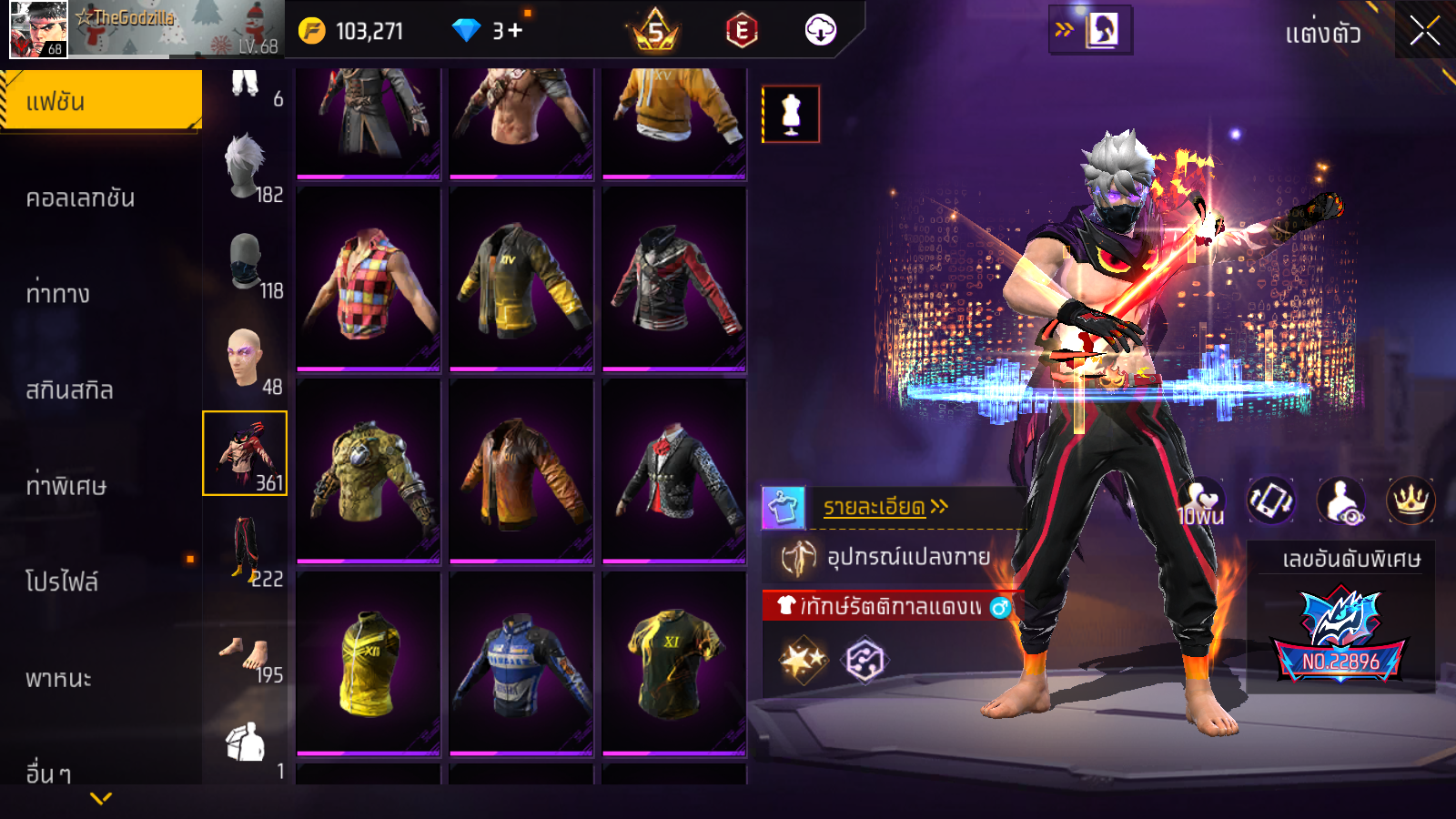Open the แฟชั่น fashion tab
Image resolution: width=1456 pixels, height=819 pixels.
point(101,101)
